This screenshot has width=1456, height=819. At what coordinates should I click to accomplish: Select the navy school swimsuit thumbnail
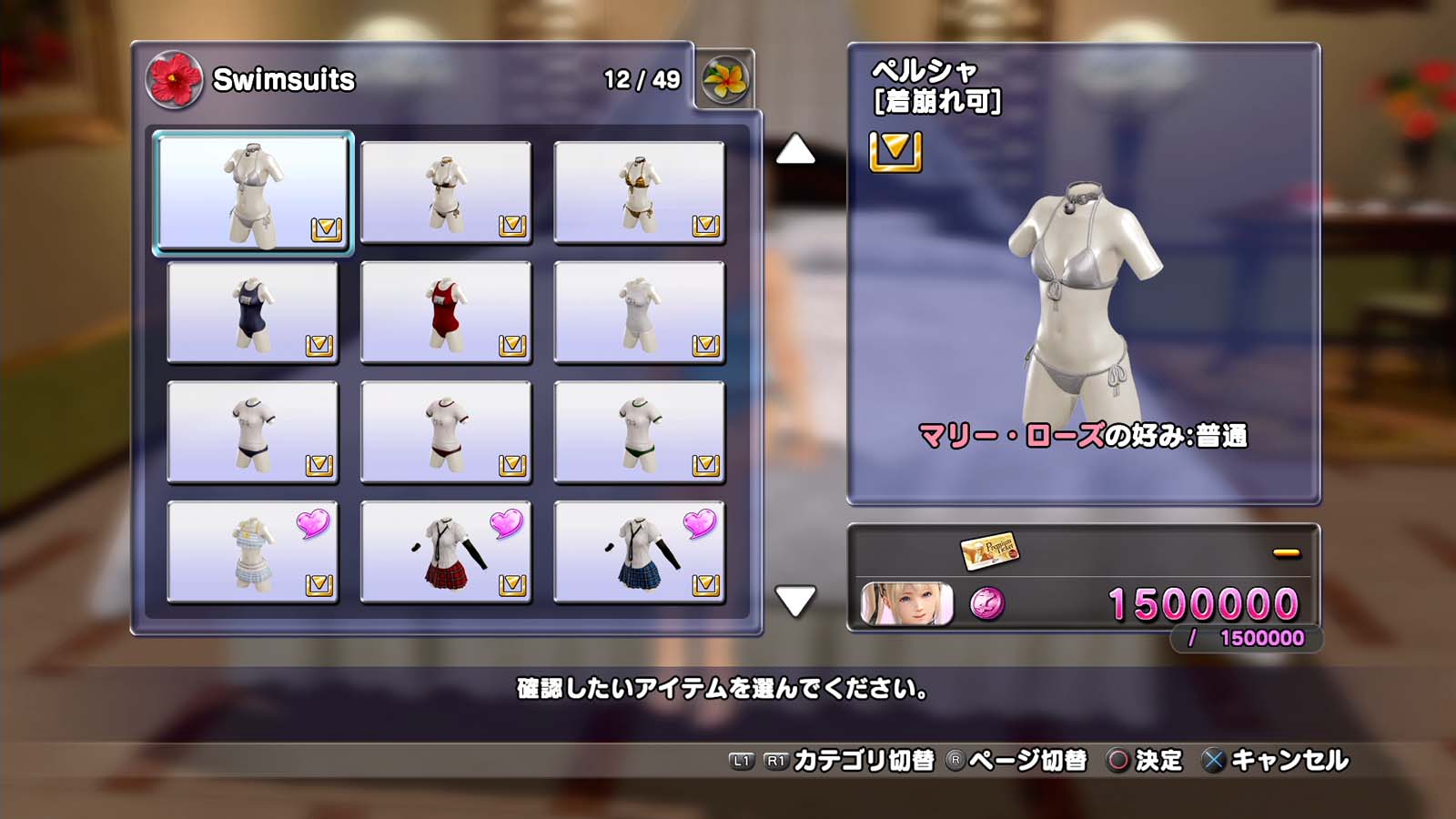click(x=252, y=312)
